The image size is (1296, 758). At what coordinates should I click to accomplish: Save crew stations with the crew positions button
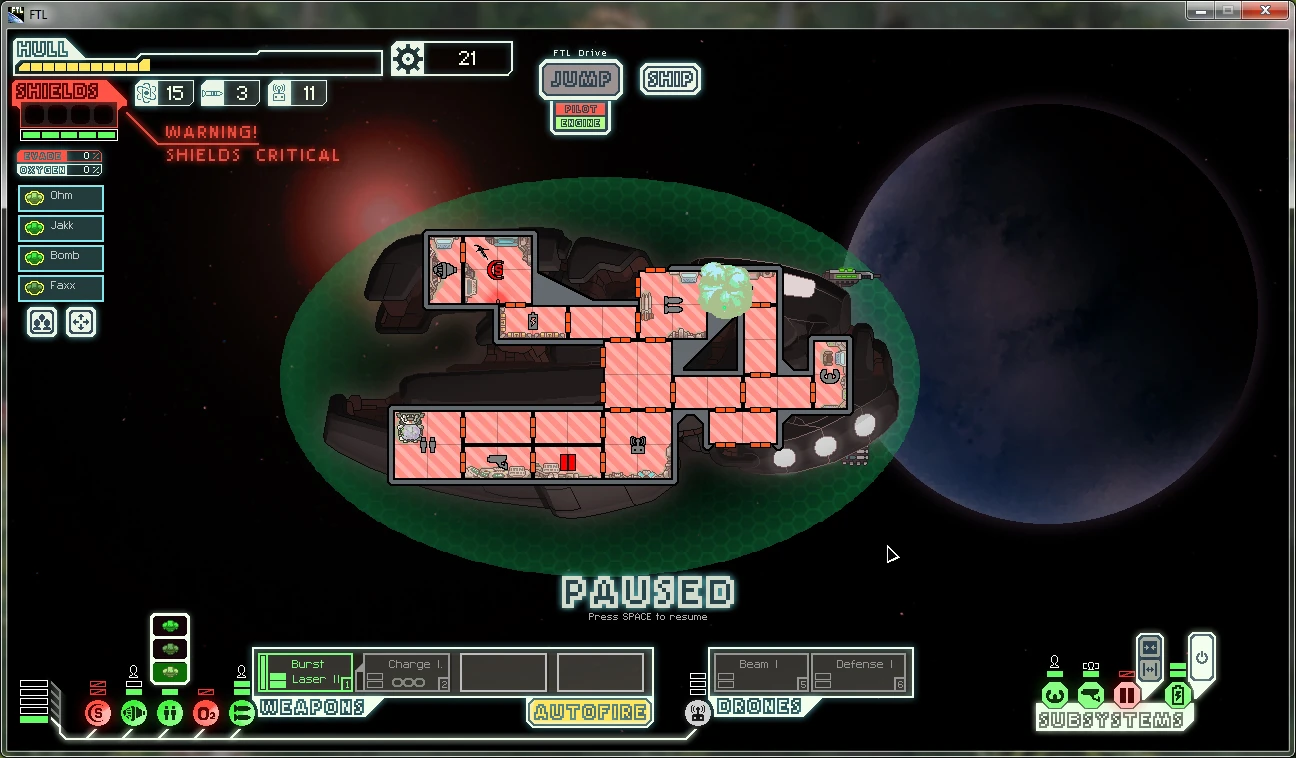42,322
